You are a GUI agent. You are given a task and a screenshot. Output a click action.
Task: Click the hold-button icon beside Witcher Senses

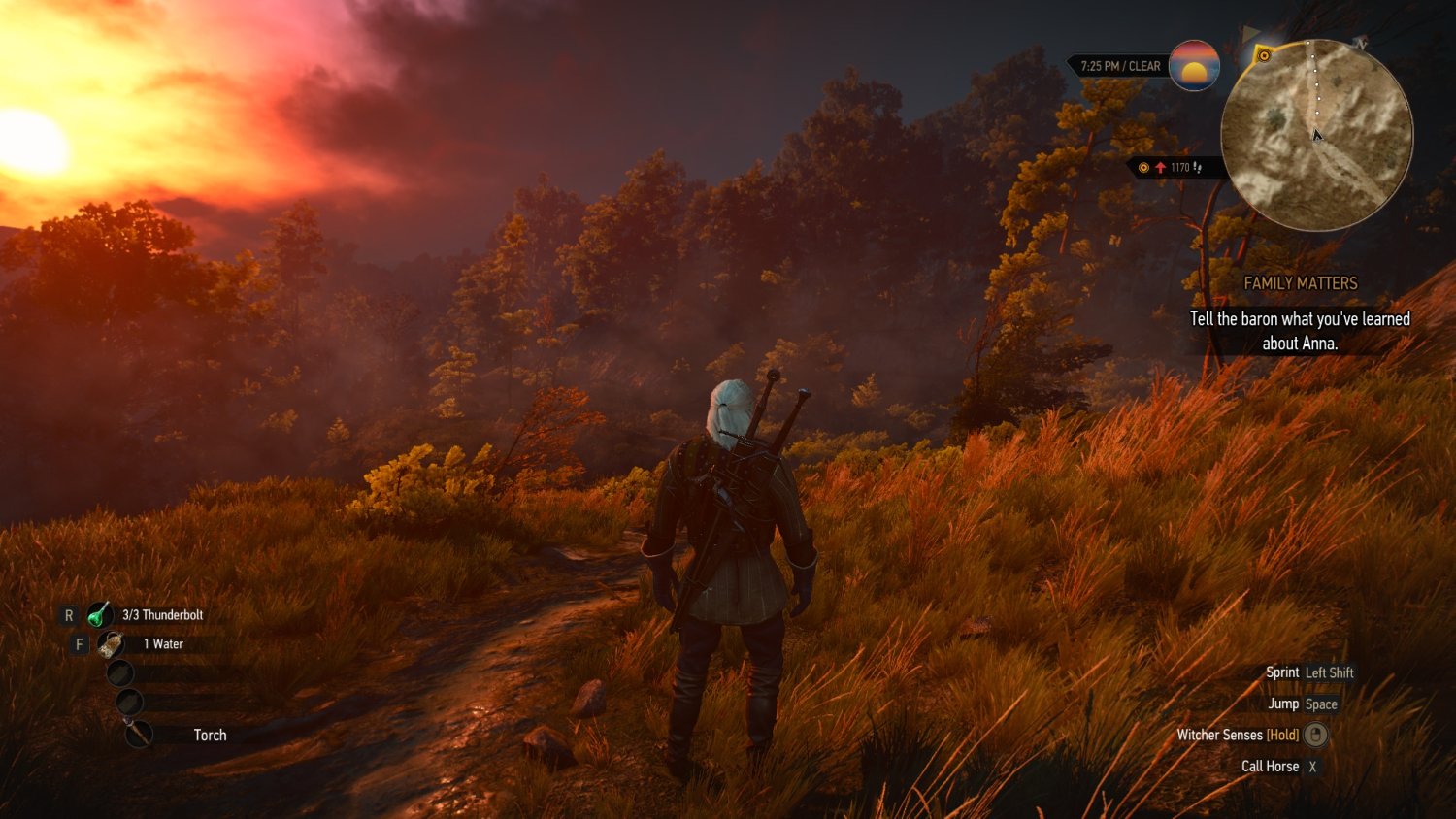1316,736
